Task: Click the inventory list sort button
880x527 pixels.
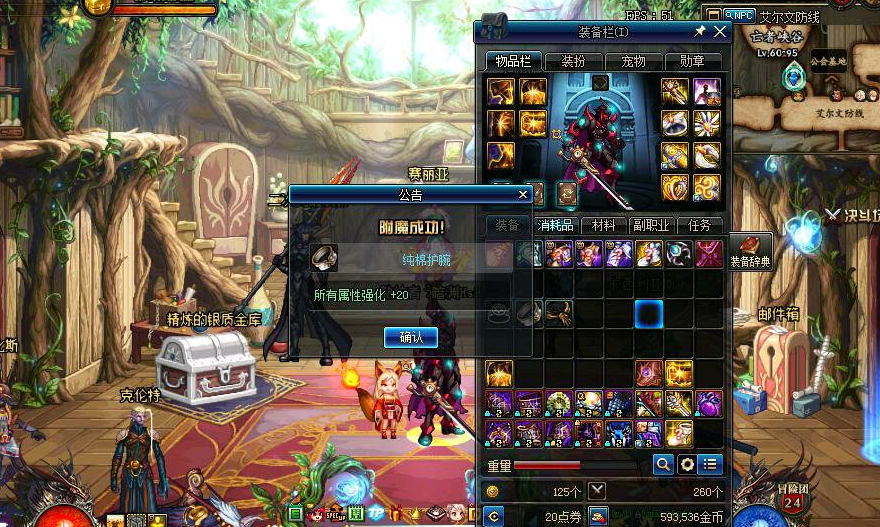Action: pyautogui.click(x=710, y=464)
